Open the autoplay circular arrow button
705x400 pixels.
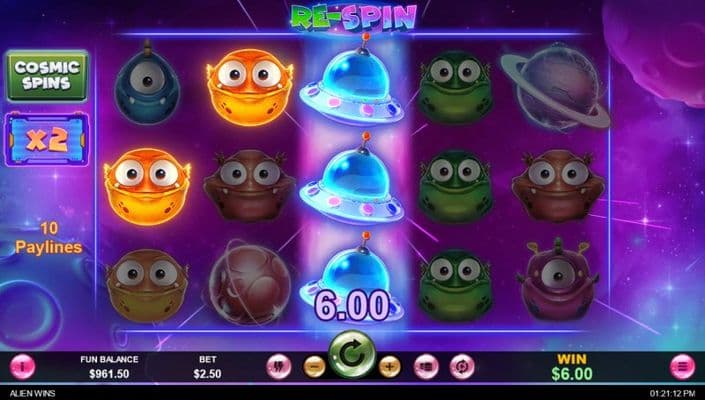pos(461,367)
